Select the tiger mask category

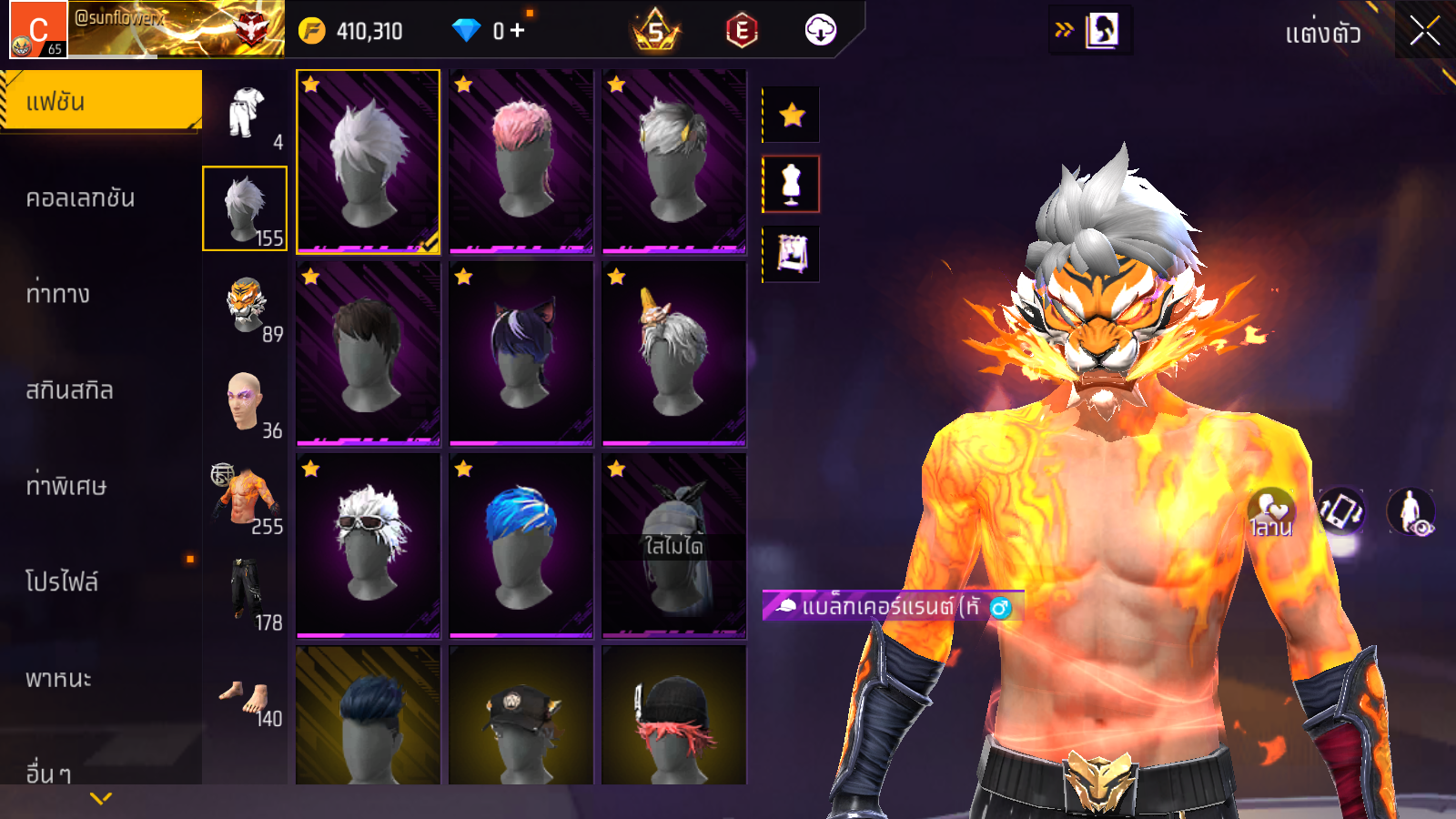tap(246, 307)
